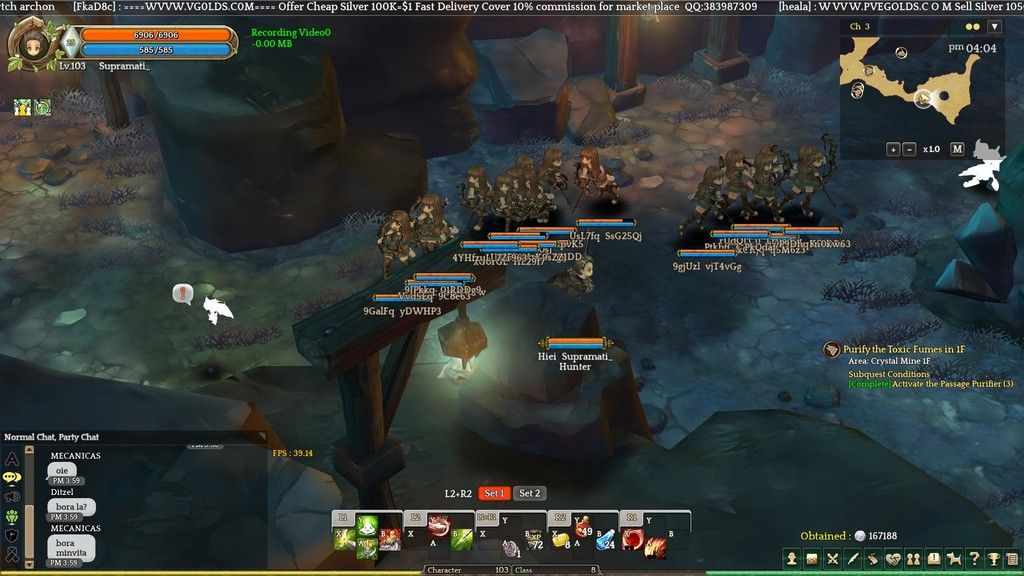Open the trophy achievements icon
This screenshot has height=576, width=1024.
click(x=994, y=558)
